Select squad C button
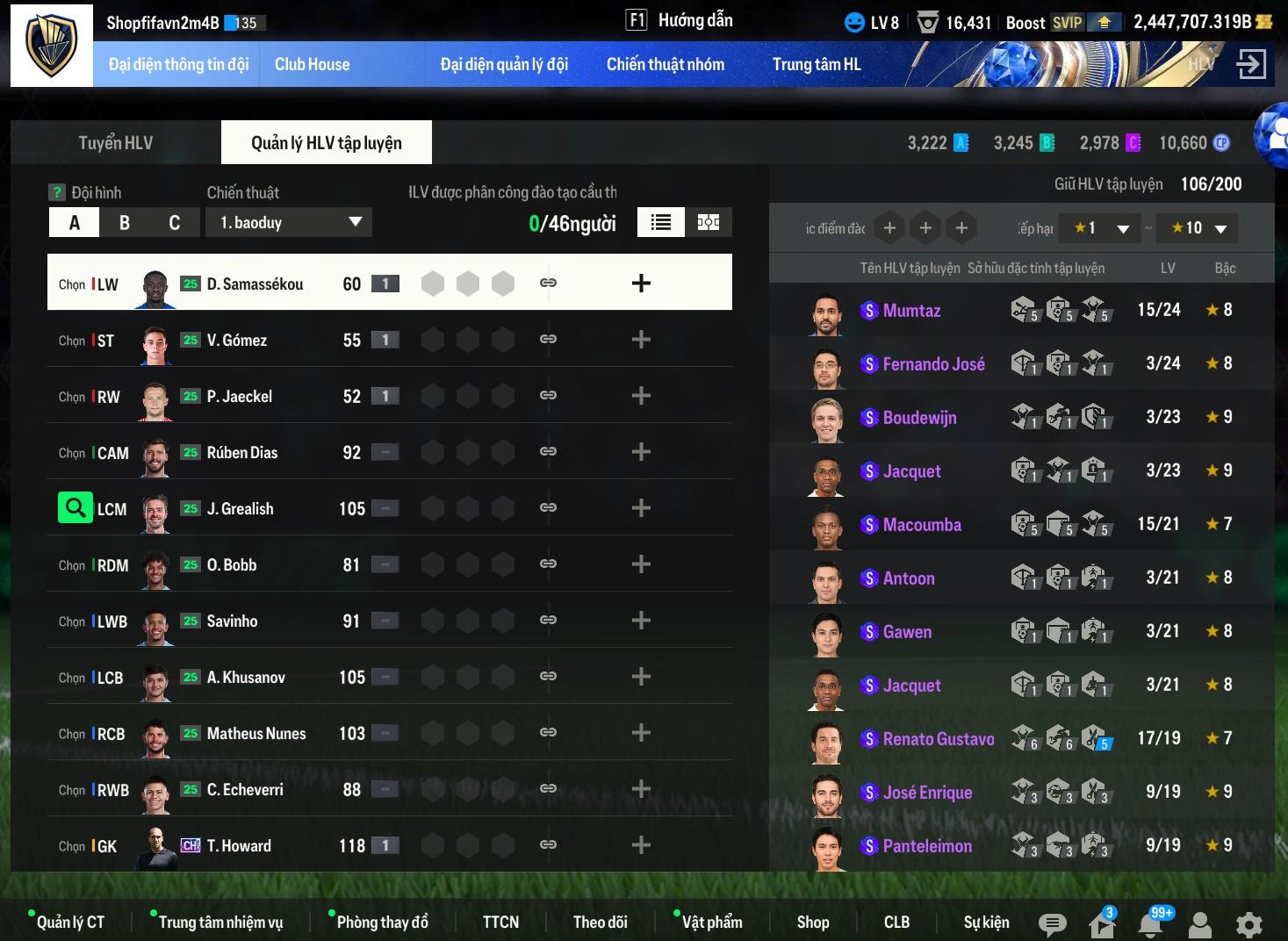Viewport: 1288px width, 941px height. tap(174, 223)
